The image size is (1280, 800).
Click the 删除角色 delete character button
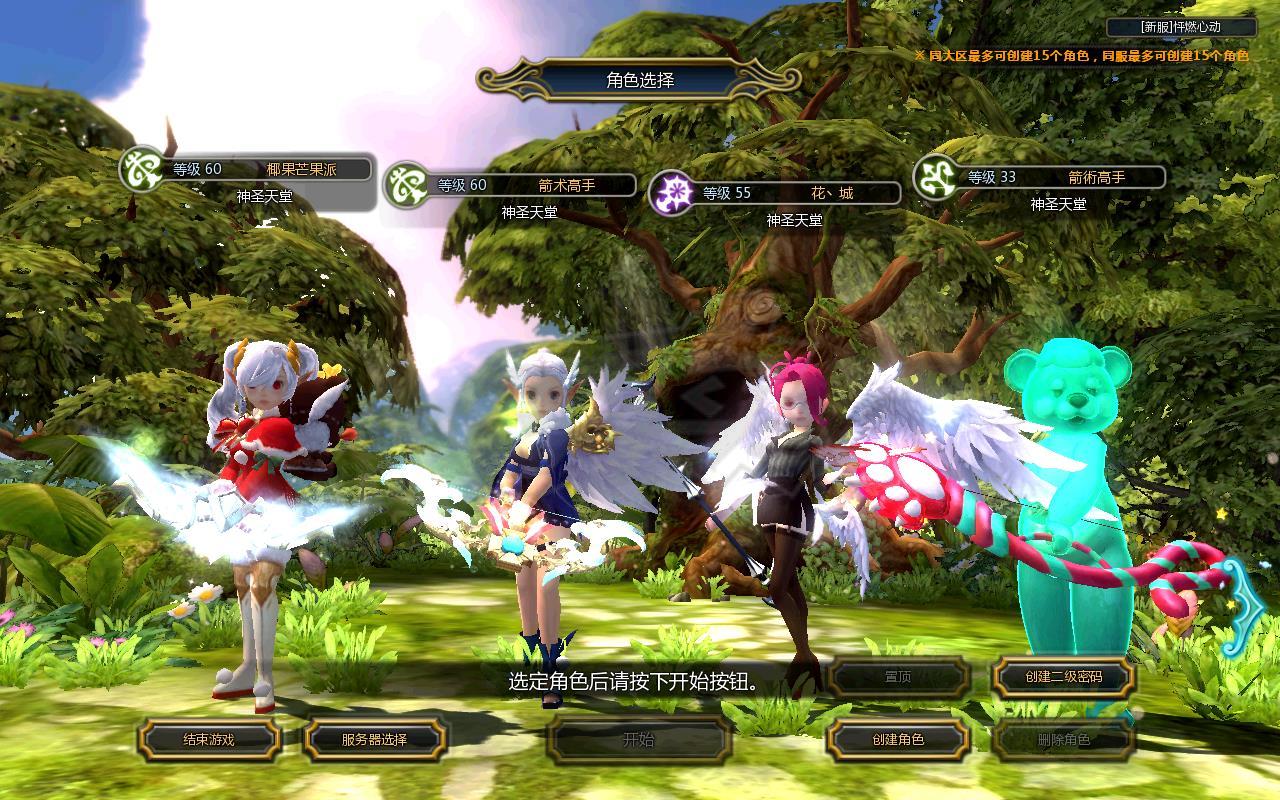point(1063,740)
